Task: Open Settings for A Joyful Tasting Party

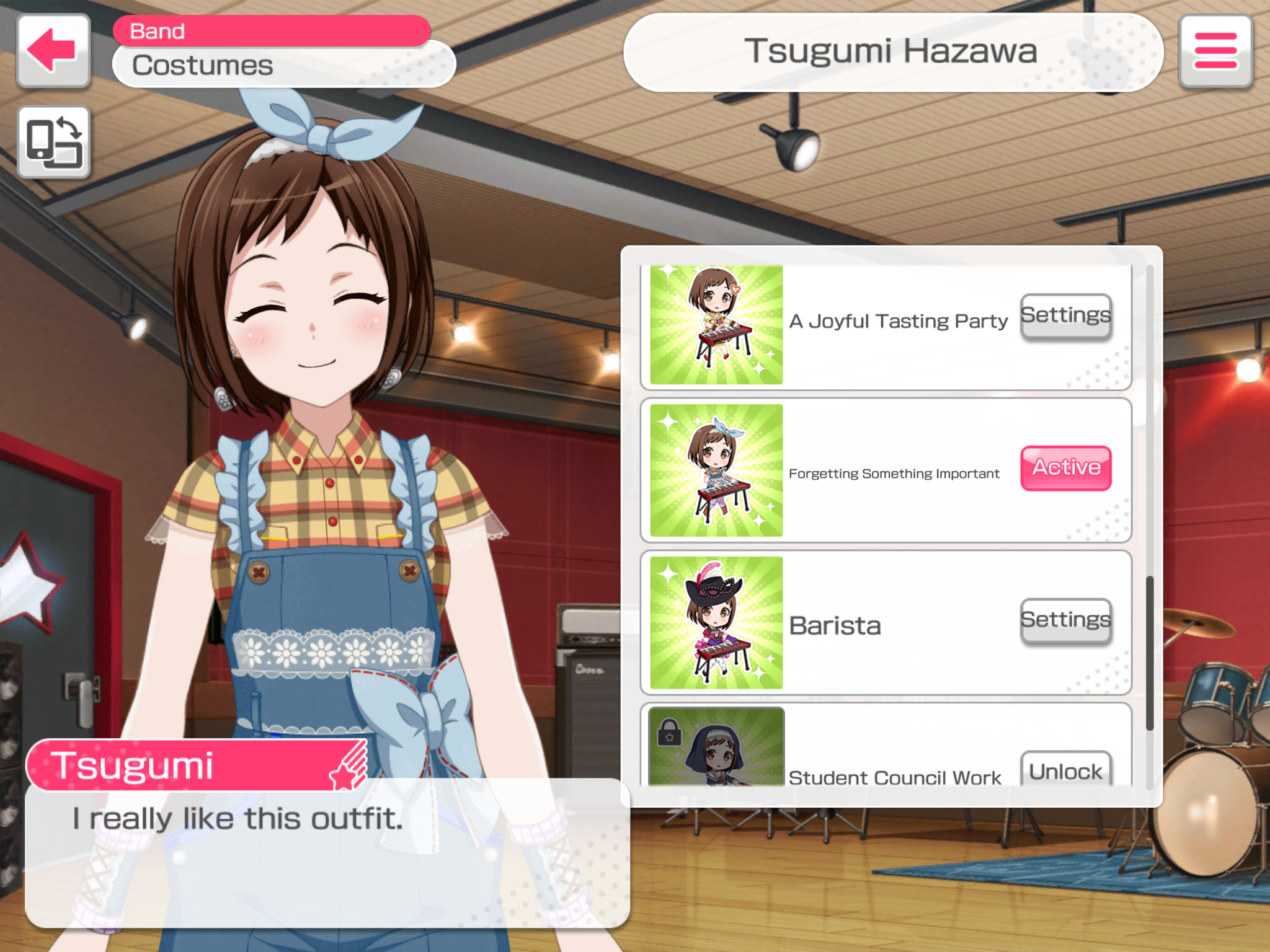Action: pos(1065,316)
